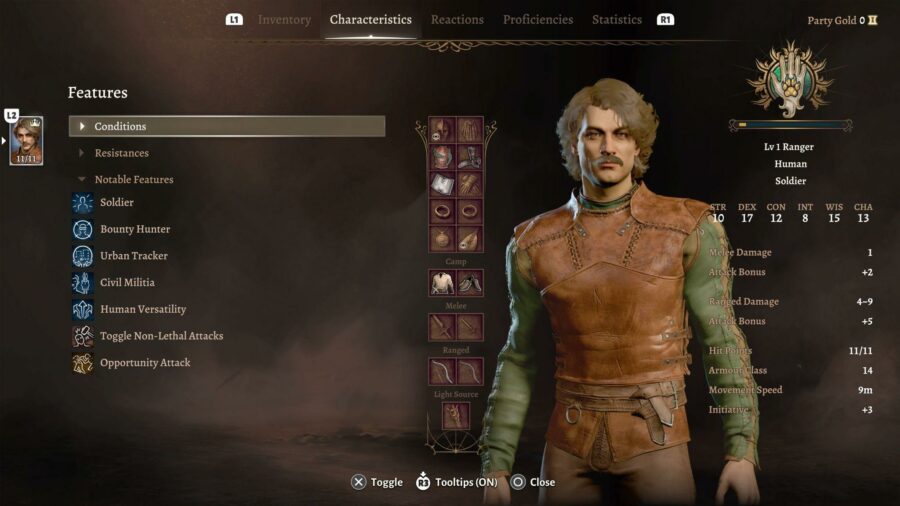Select the Urban Tracker feature
This screenshot has width=900, height=506.
133,256
